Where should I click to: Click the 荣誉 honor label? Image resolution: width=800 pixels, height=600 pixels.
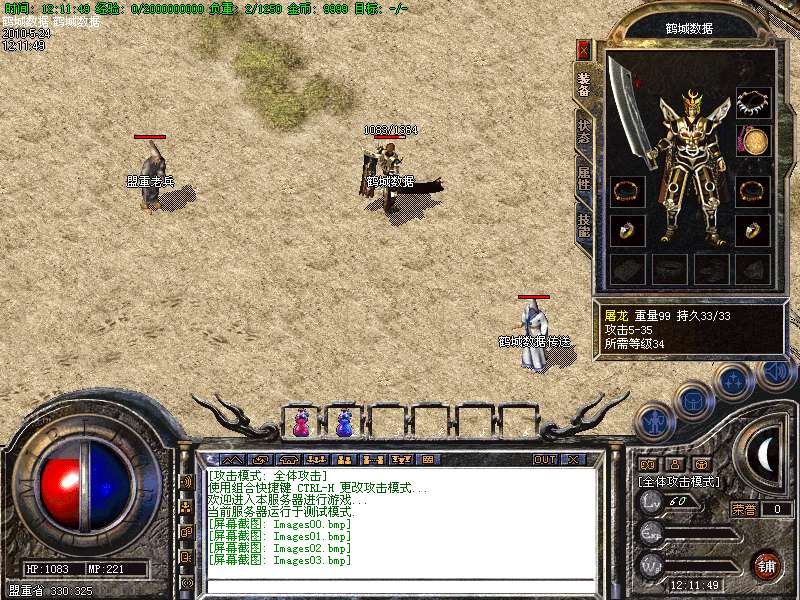745,509
